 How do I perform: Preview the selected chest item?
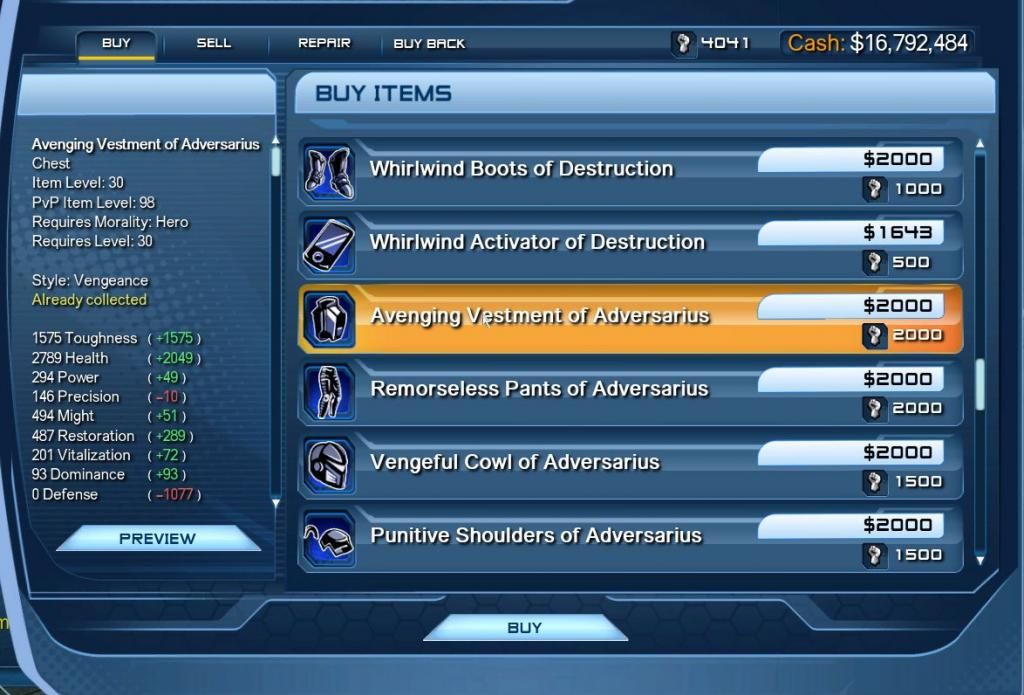coord(158,538)
